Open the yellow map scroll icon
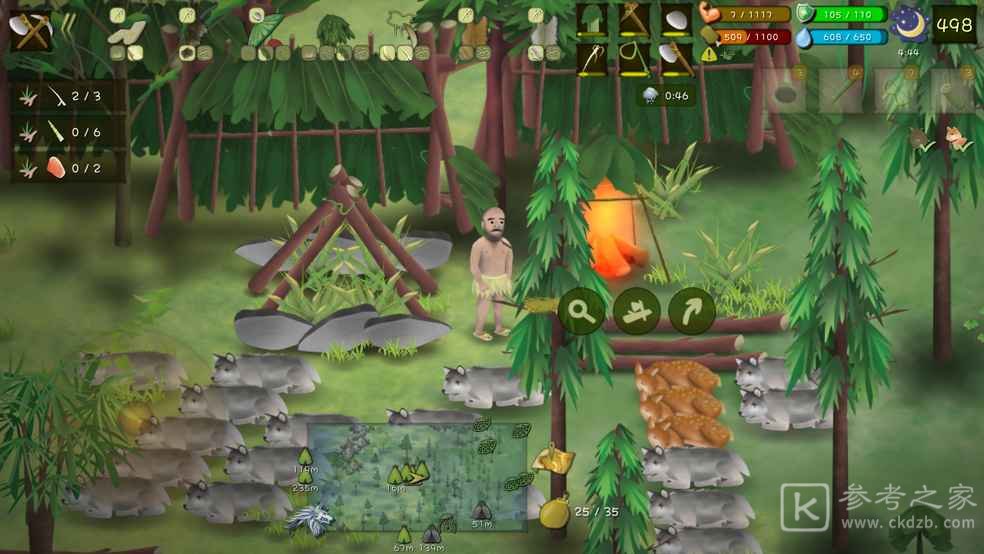The width and height of the screenshot is (984, 554). (552, 459)
